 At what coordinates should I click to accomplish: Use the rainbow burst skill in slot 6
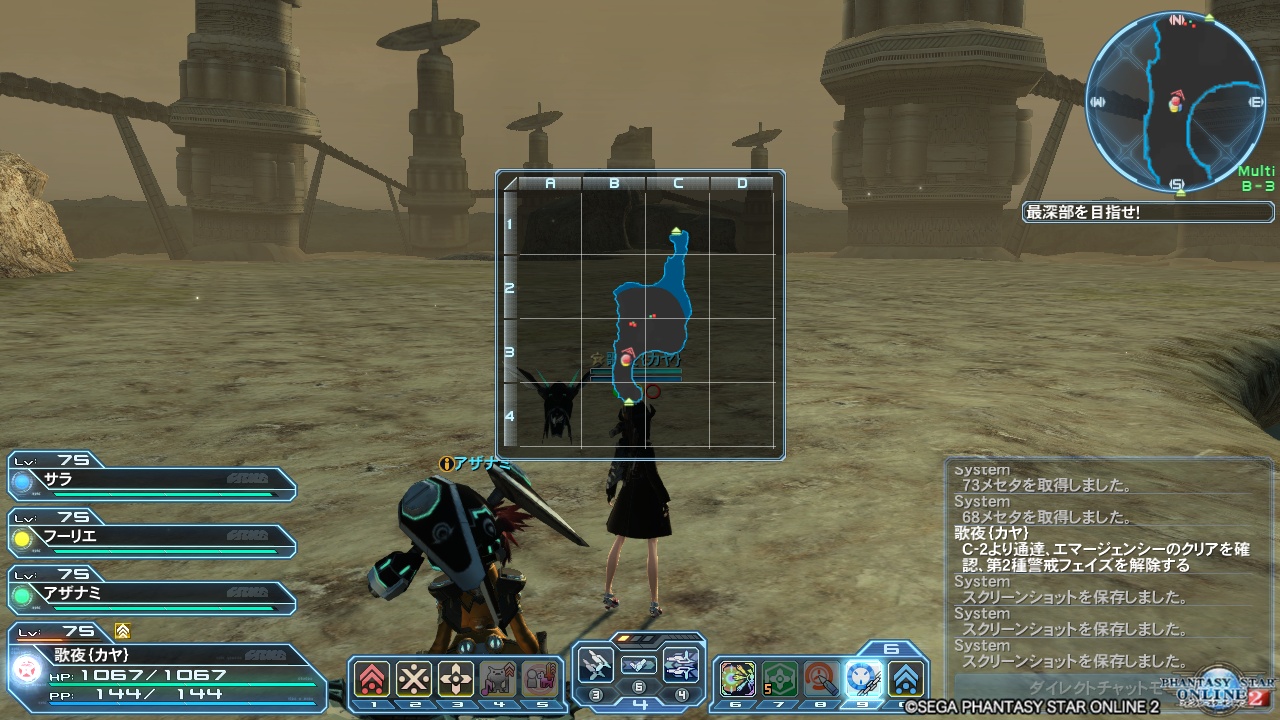[x=738, y=679]
